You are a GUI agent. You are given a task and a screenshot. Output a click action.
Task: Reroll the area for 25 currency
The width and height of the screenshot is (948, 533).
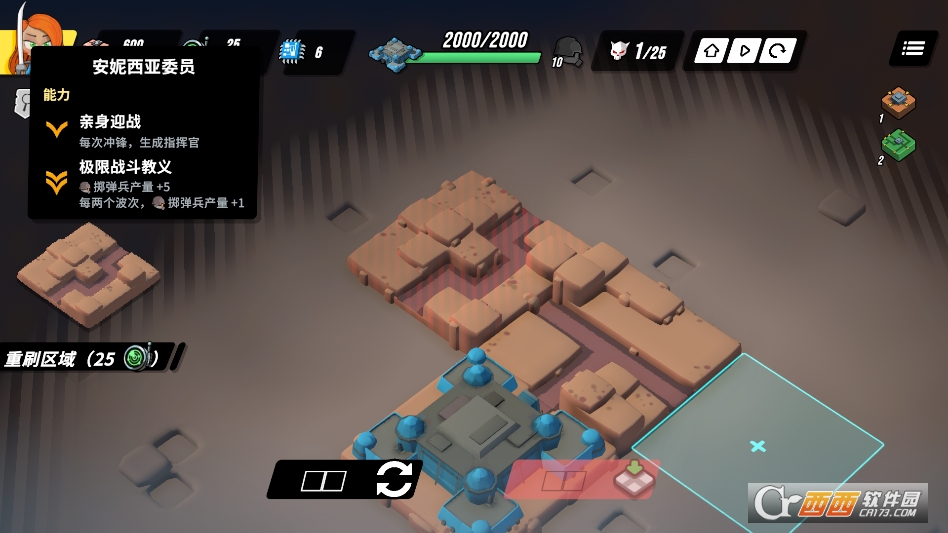(x=92, y=358)
